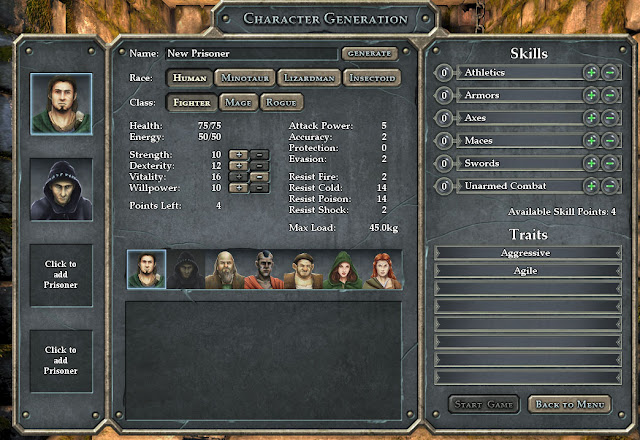Choose the Agile trait
Viewport: 640px width, 440px height.
pos(526,270)
